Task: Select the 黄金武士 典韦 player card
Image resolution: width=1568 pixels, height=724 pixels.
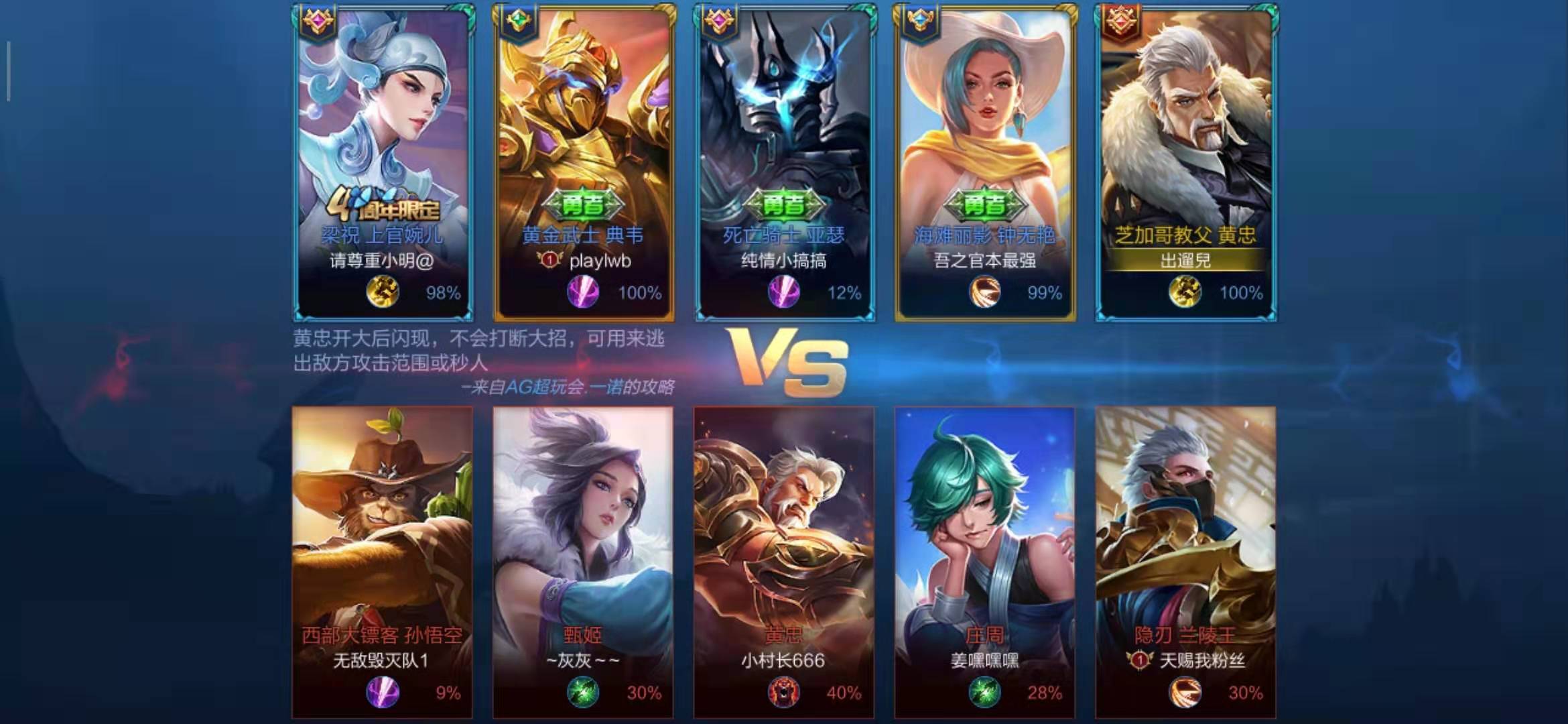Action: (584, 161)
